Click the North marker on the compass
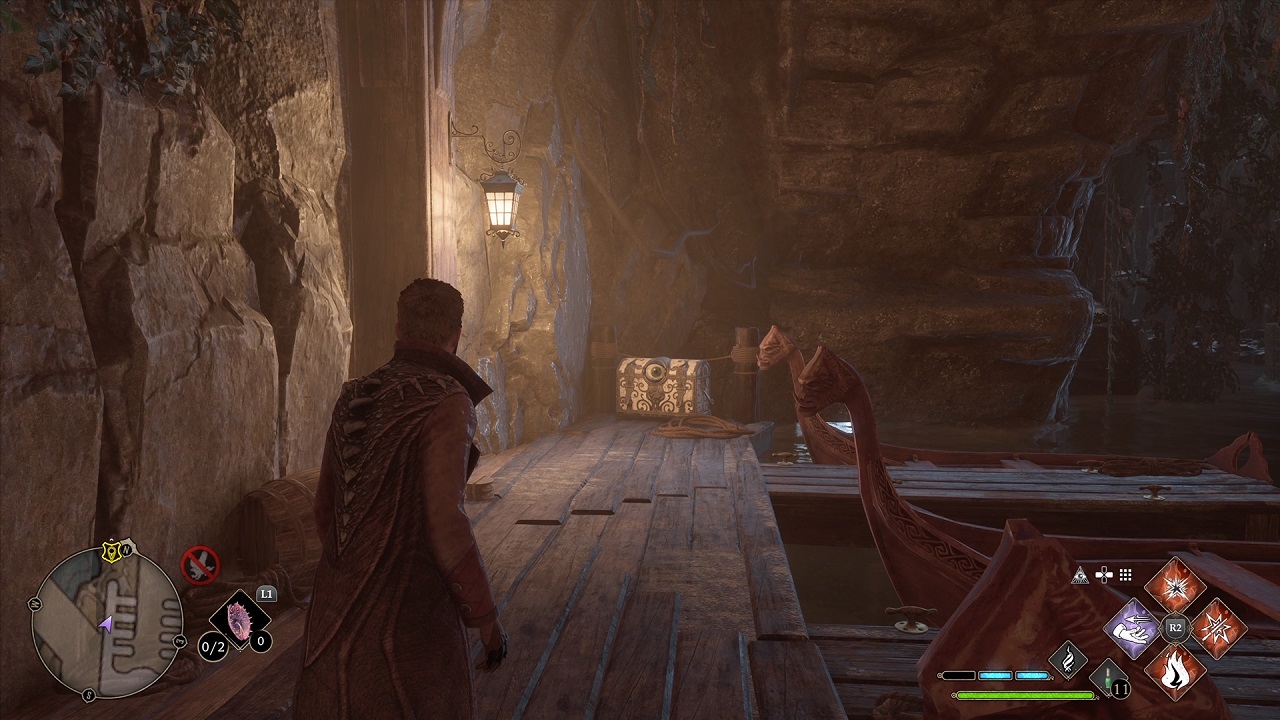 tap(126, 550)
